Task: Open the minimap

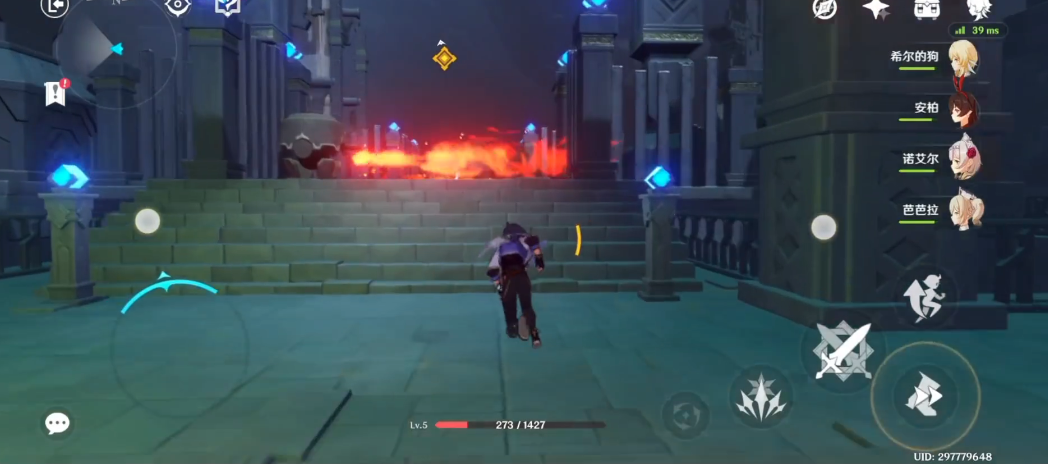Action: click(x=115, y=48)
